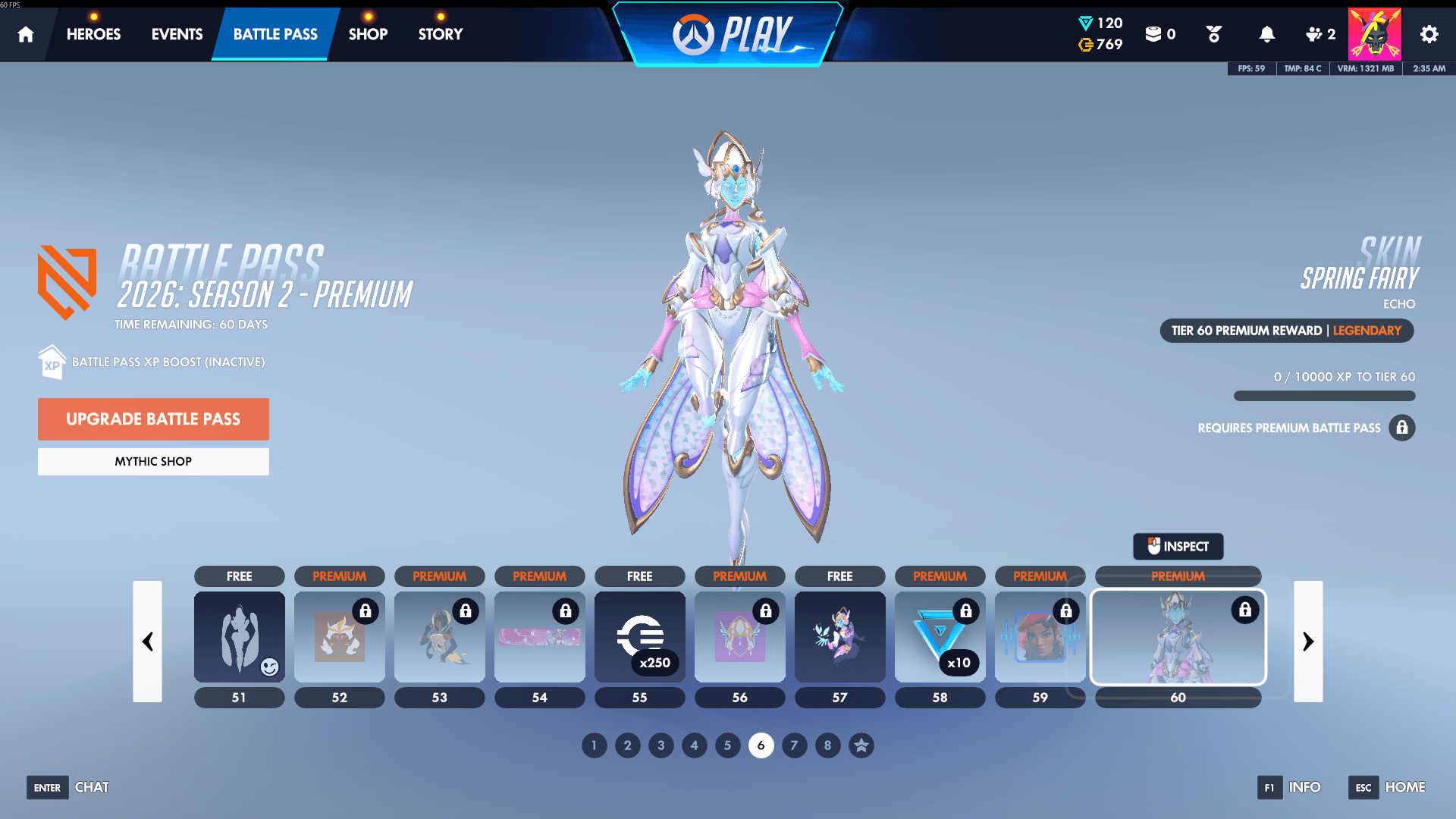Open the Mythic Shop

153,461
